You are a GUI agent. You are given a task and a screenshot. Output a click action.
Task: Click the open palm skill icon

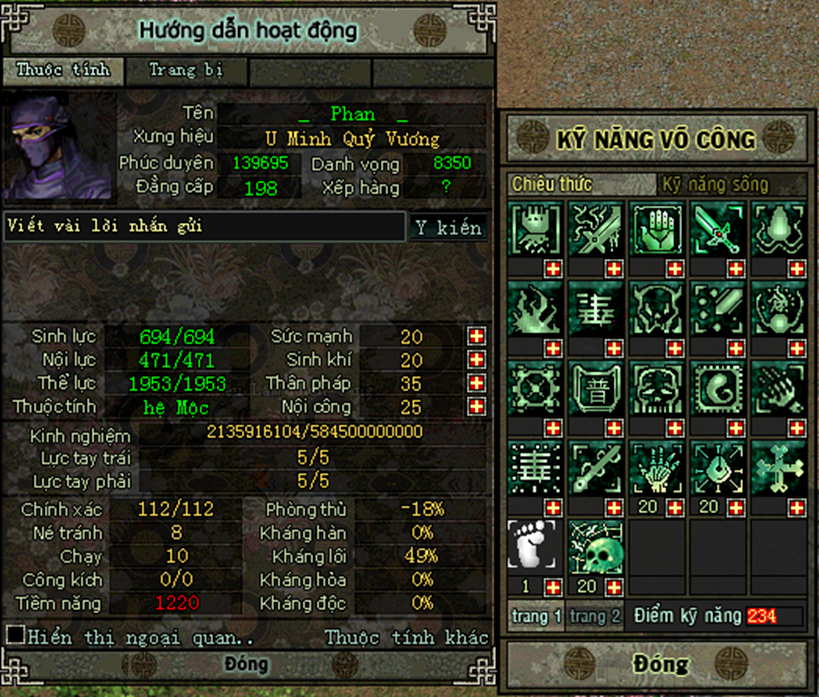658,228
